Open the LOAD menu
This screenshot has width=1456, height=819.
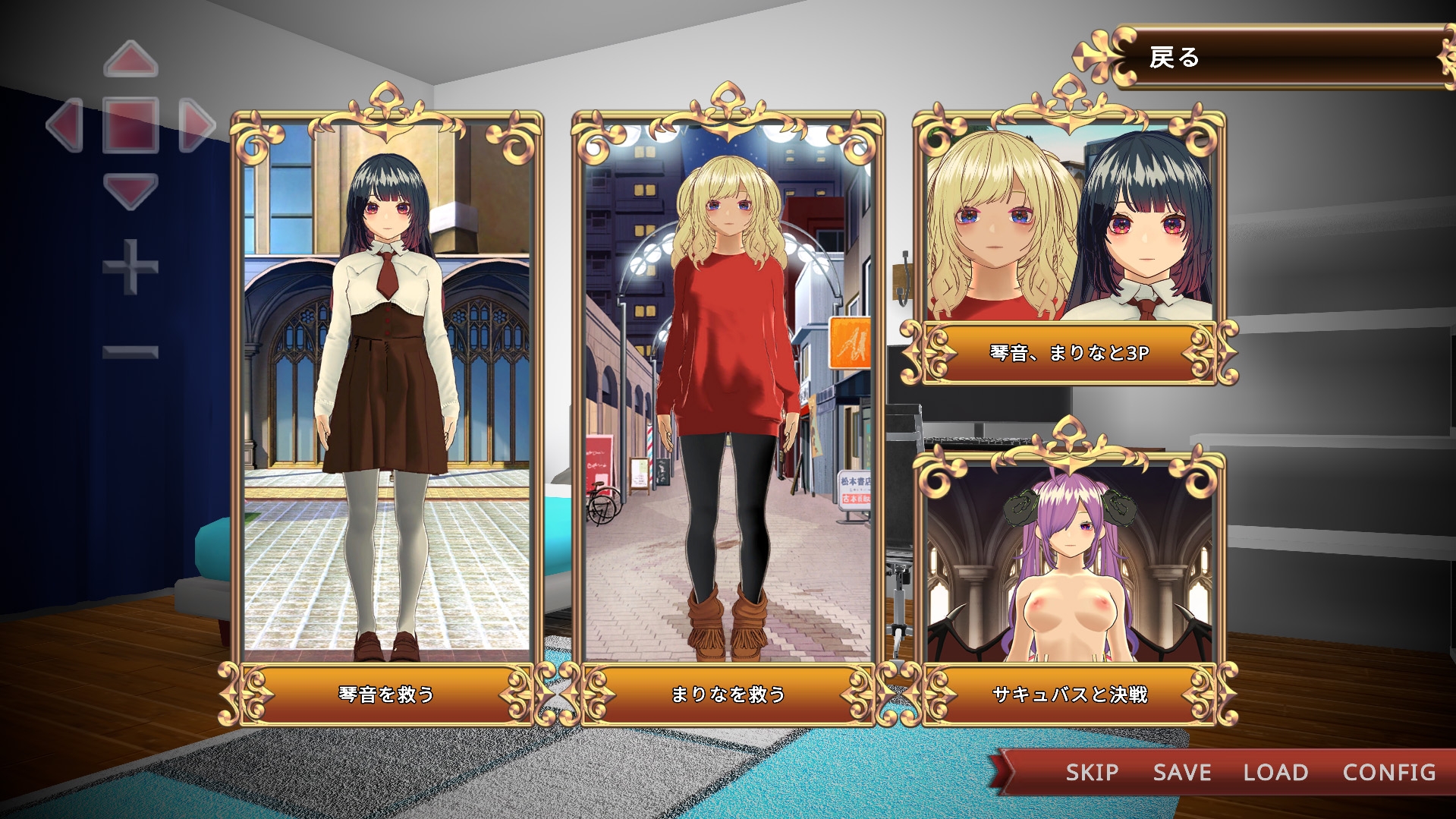1275,773
